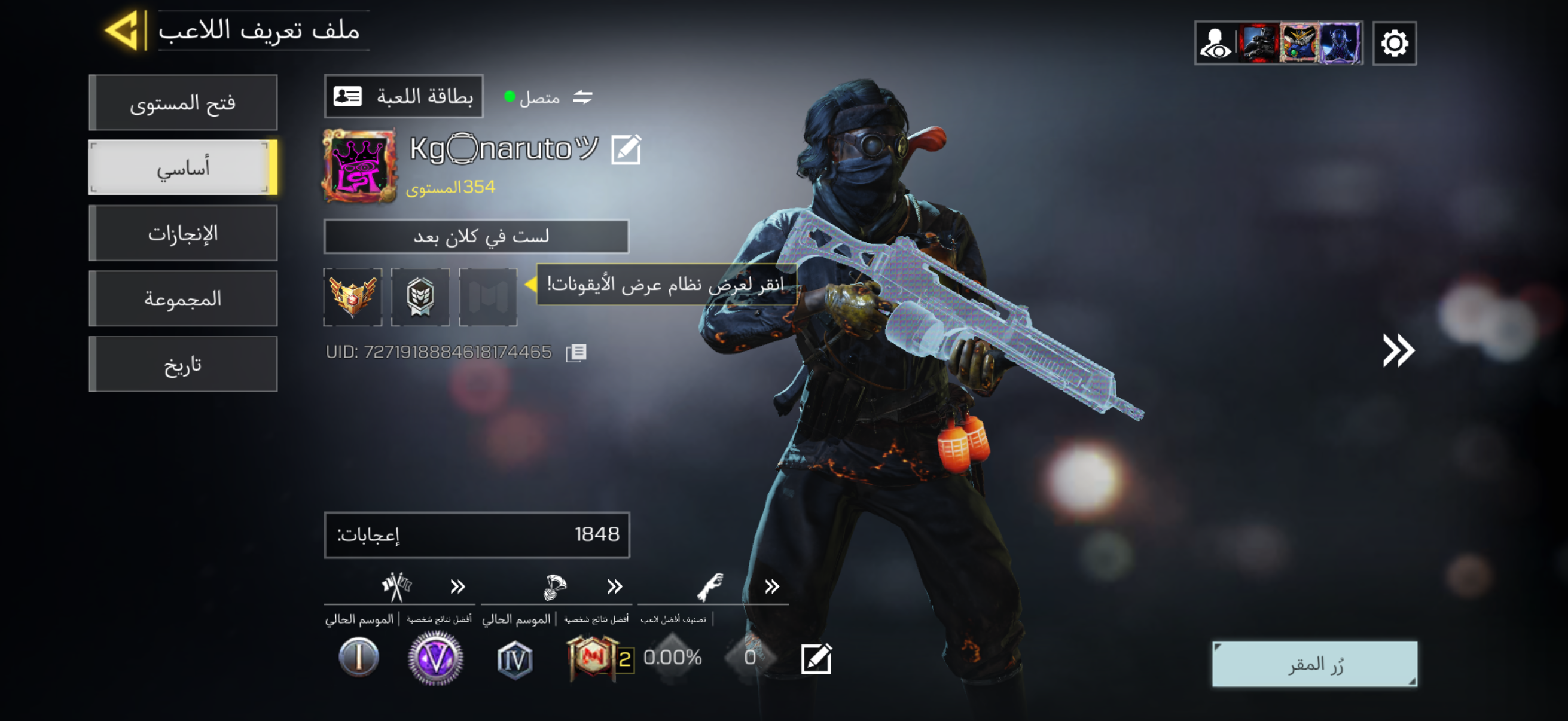The height and width of the screenshot is (721, 1568).
Task: Click the زر المقر headquarters button
Action: click(x=1315, y=664)
